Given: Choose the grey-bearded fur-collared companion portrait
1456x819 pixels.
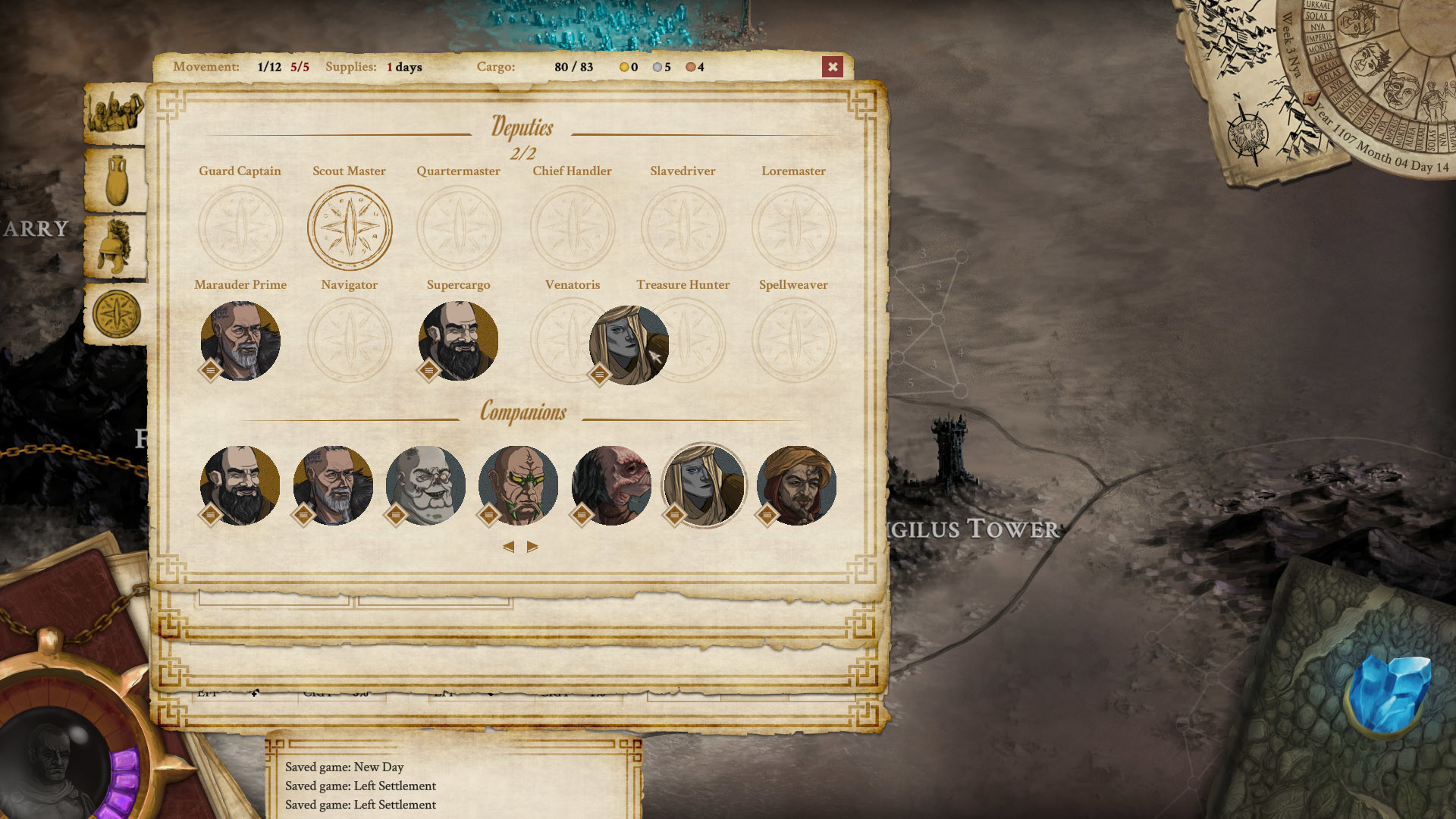Looking at the screenshot, I should click(333, 485).
